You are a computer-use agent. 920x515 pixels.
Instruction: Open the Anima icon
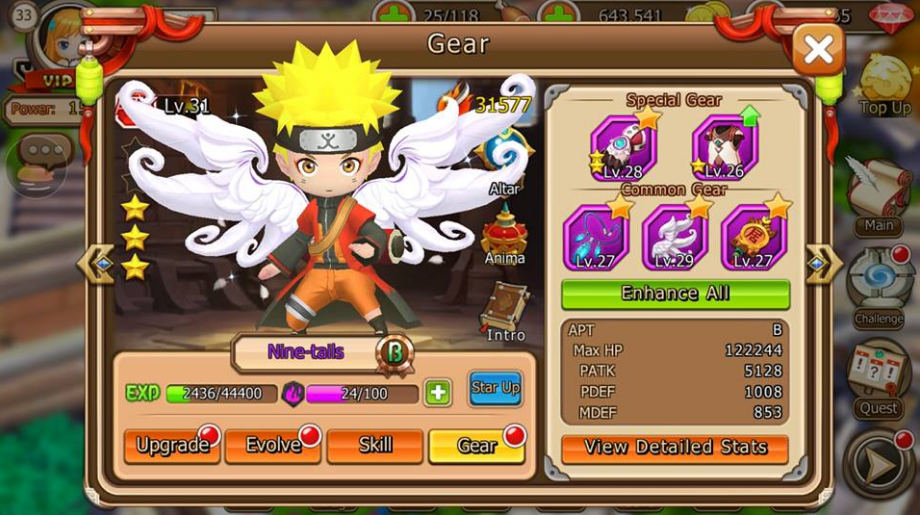pos(505,236)
